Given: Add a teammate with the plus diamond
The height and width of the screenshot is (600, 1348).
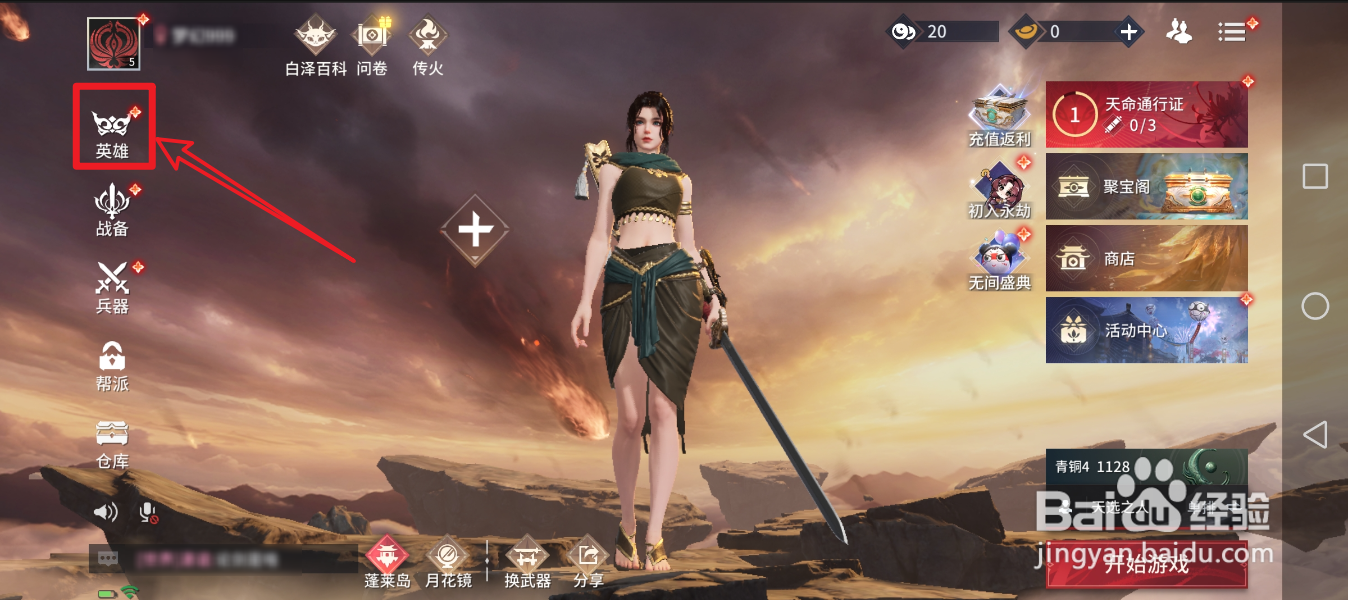Looking at the screenshot, I should point(475,231).
